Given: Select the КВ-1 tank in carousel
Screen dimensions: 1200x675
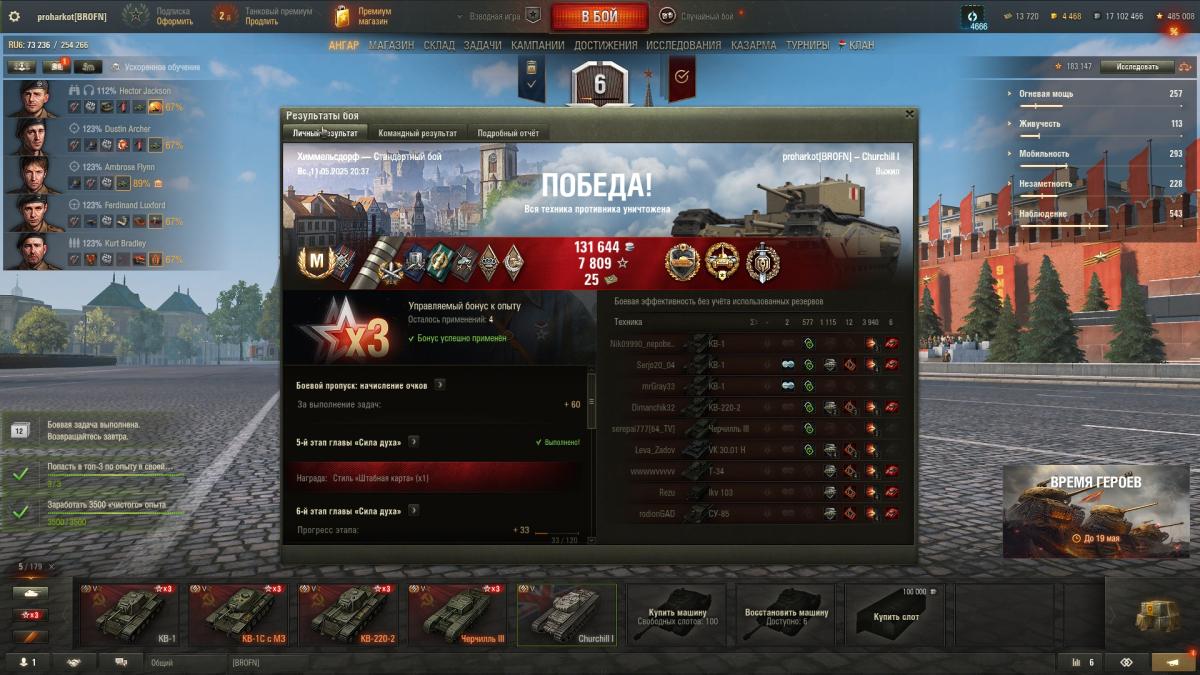Looking at the screenshot, I should click(129, 614).
